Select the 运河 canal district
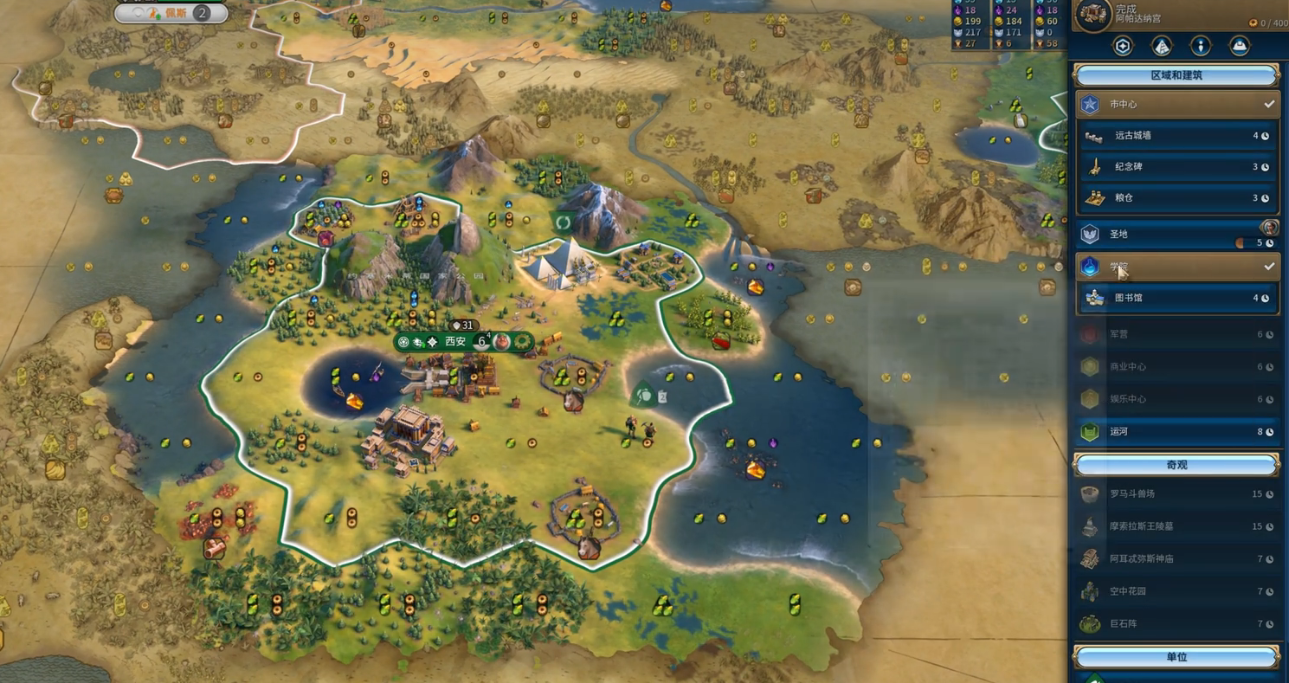Image resolution: width=1289 pixels, height=683 pixels. [x=1176, y=432]
